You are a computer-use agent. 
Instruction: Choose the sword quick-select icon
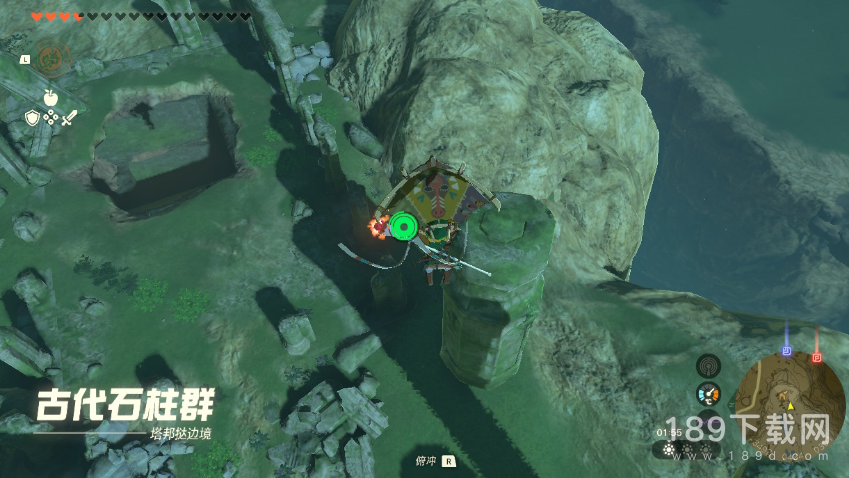pyautogui.click(x=69, y=118)
